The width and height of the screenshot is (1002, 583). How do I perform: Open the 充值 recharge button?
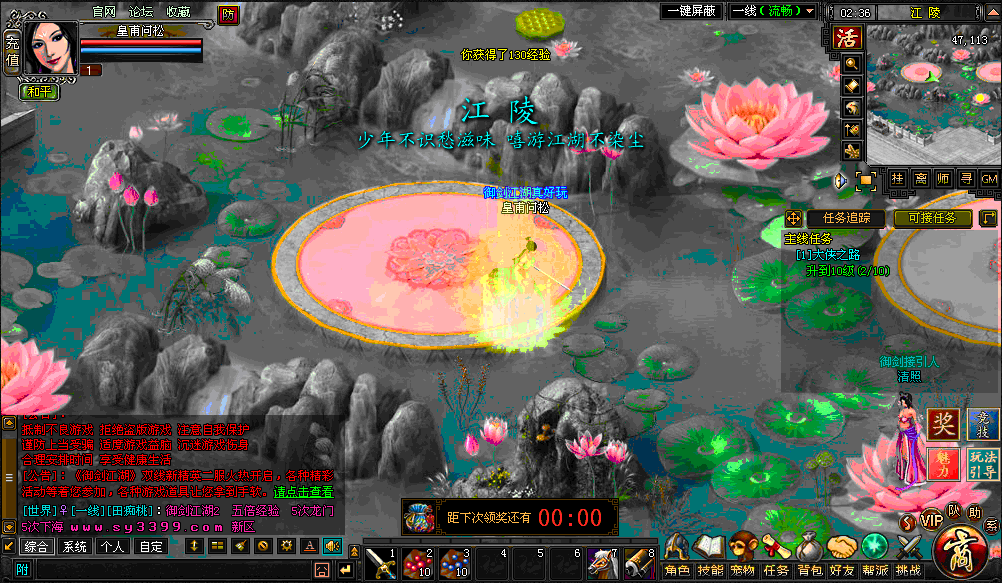tap(11, 53)
